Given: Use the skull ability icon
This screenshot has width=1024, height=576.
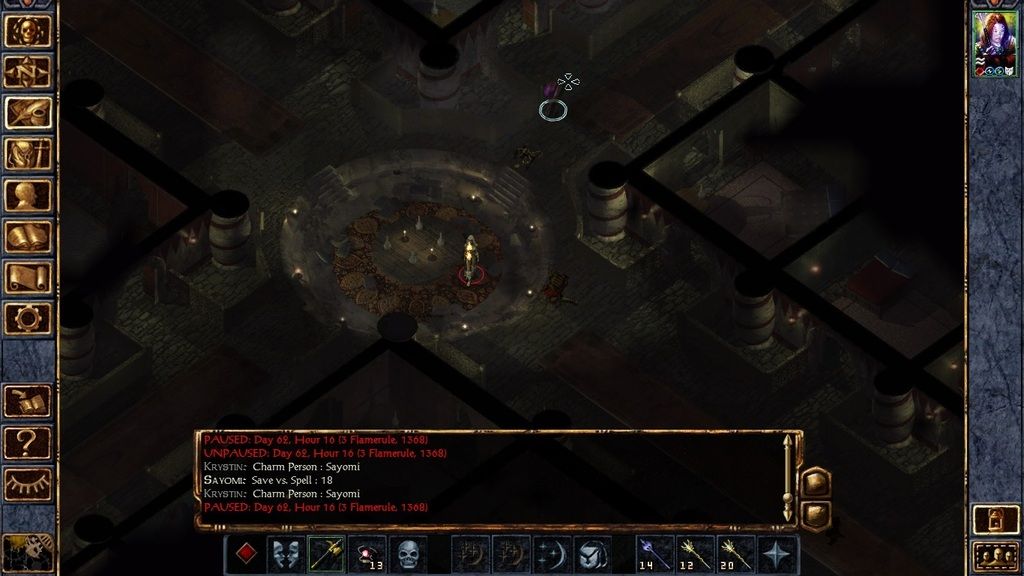Looking at the screenshot, I should pyautogui.click(x=408, y=554).
